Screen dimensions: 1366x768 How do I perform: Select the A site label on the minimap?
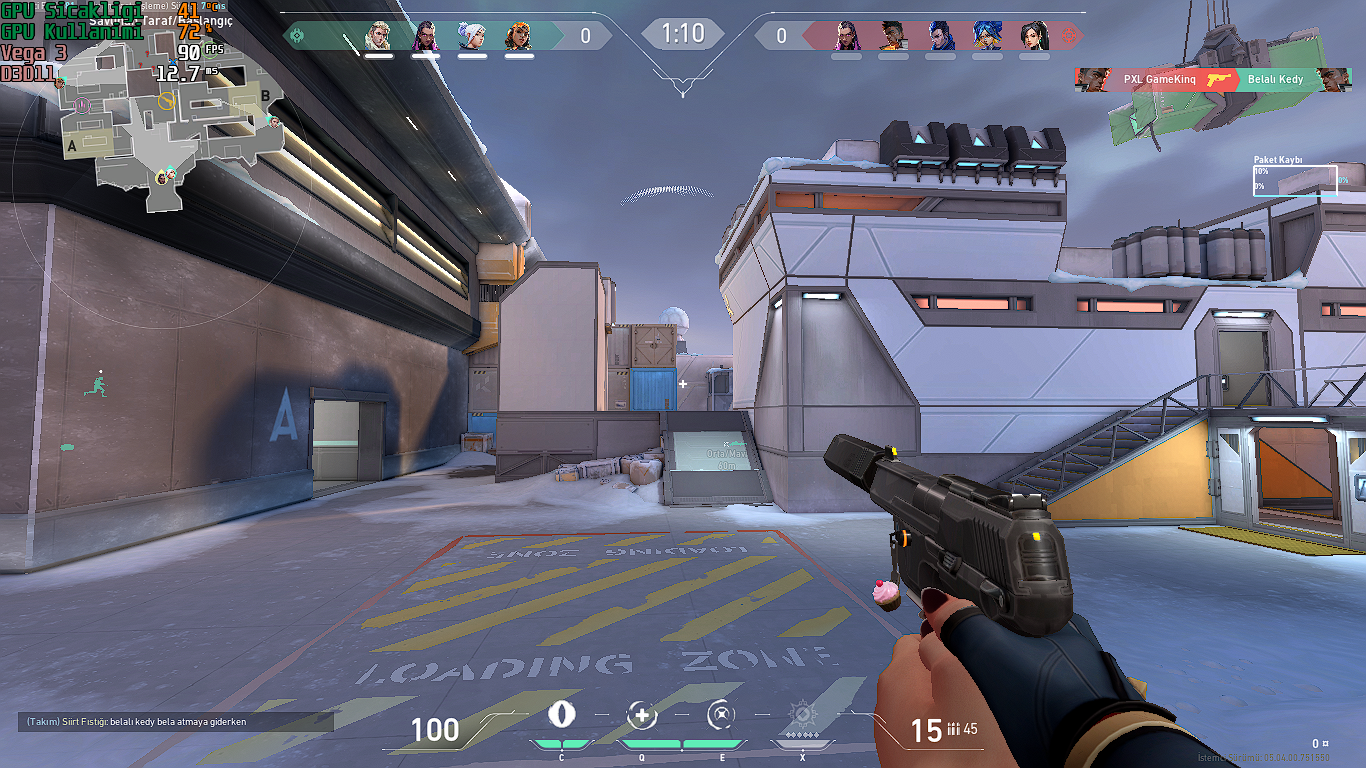click(71, 147)
